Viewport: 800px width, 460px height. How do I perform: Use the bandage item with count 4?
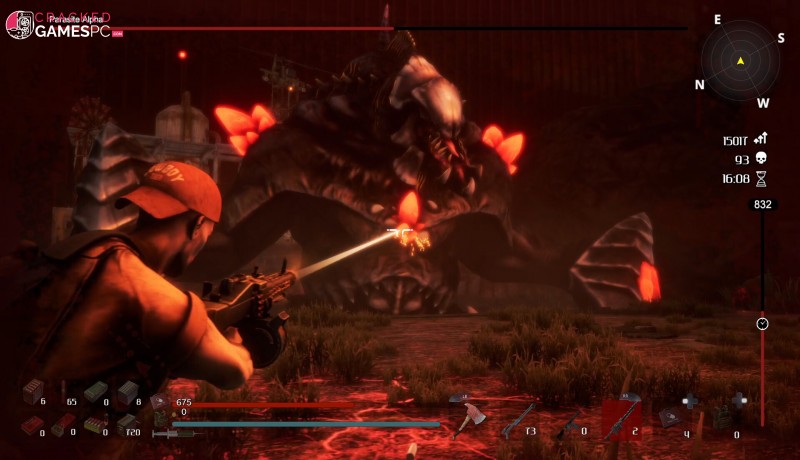pyautogui.click(x=671, y=415)
